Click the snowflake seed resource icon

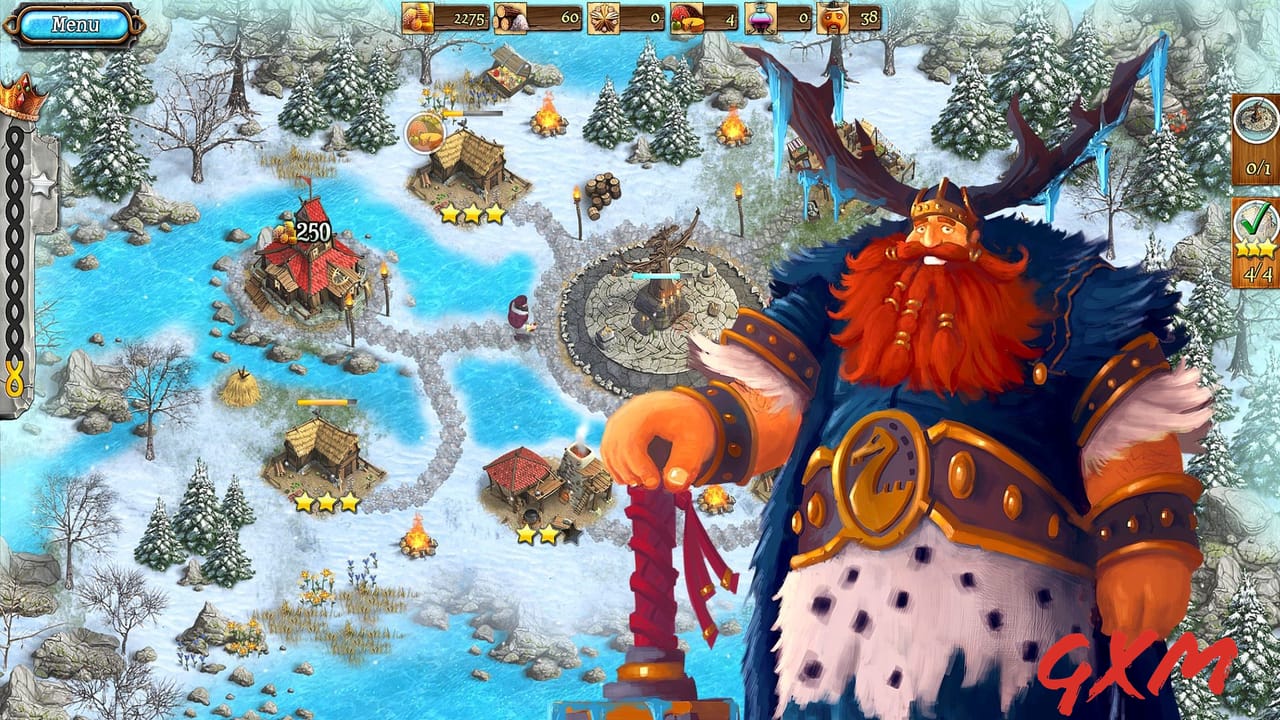[606, 16]
